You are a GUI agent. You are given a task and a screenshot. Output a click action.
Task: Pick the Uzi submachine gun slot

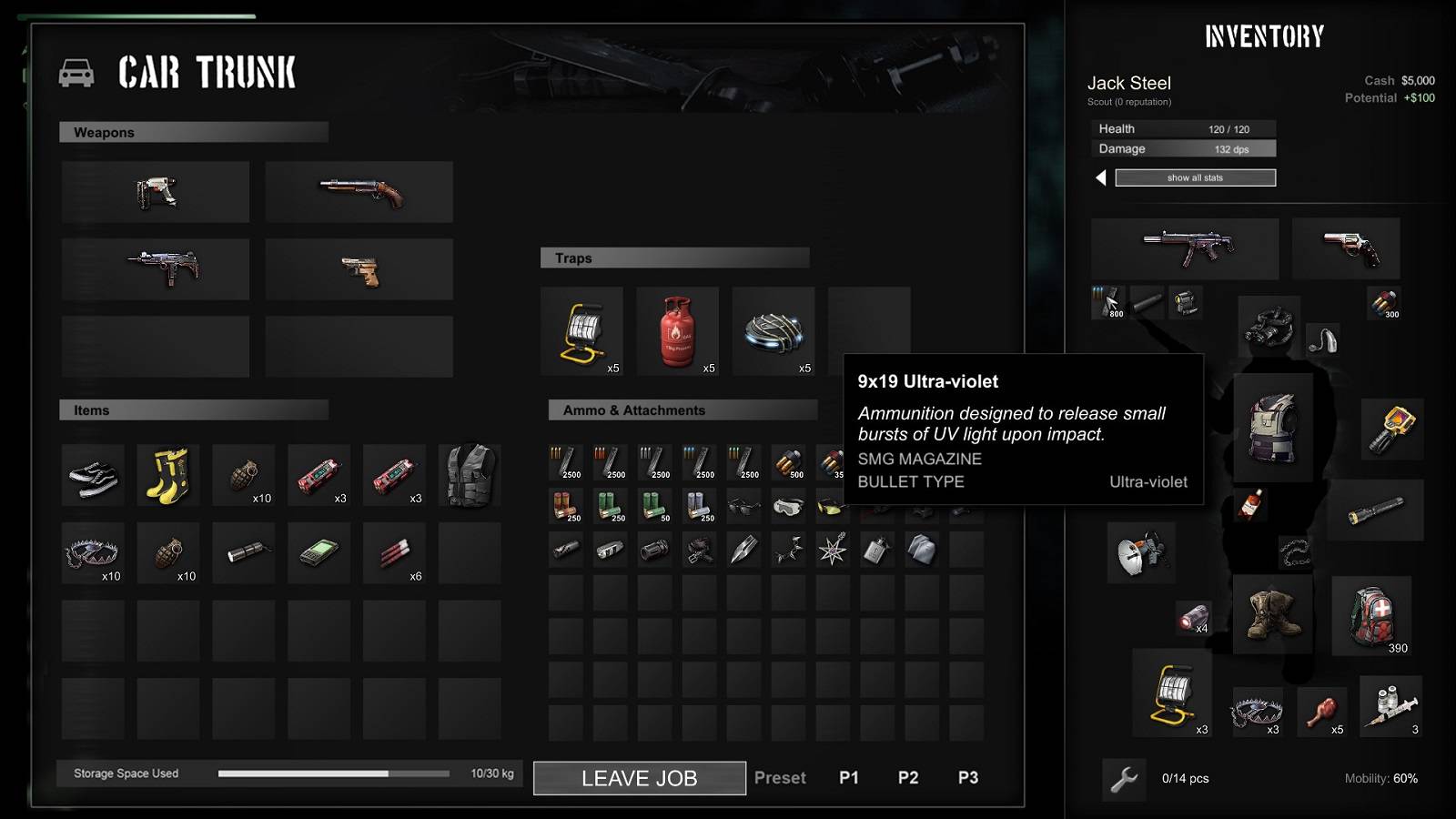(156, 269)
